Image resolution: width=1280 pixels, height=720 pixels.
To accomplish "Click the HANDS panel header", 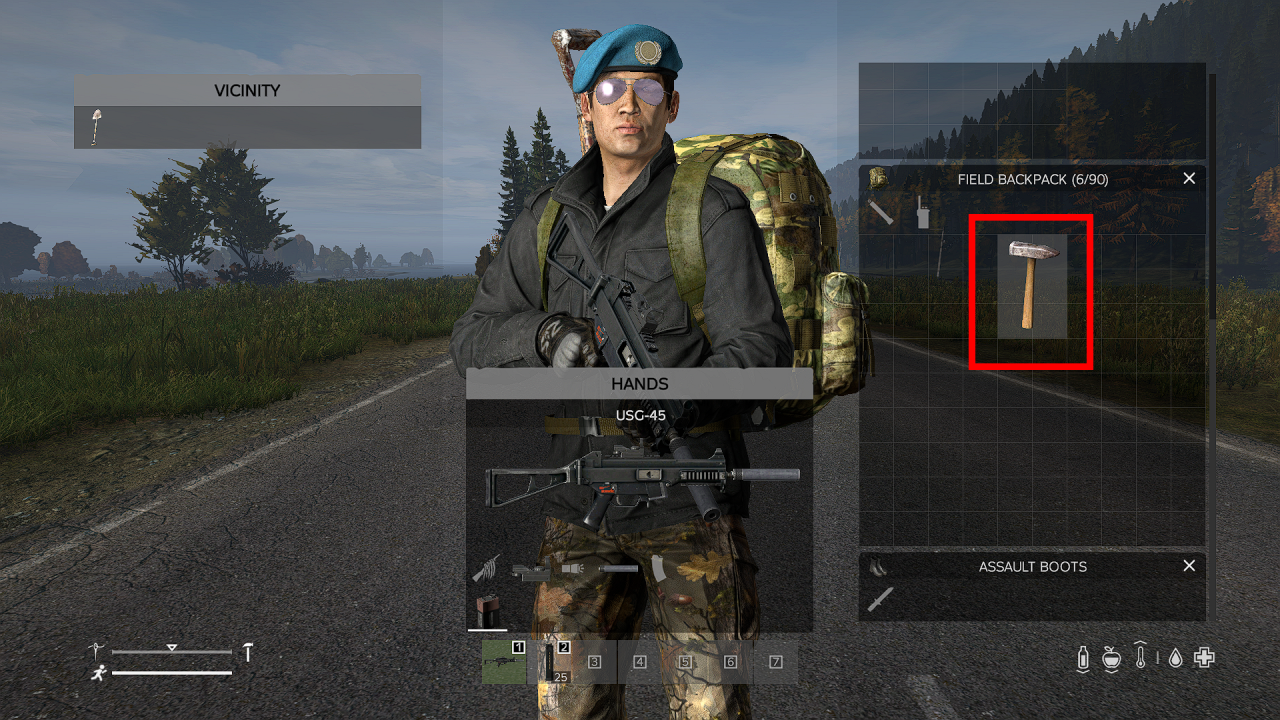I will coord(640,384).
